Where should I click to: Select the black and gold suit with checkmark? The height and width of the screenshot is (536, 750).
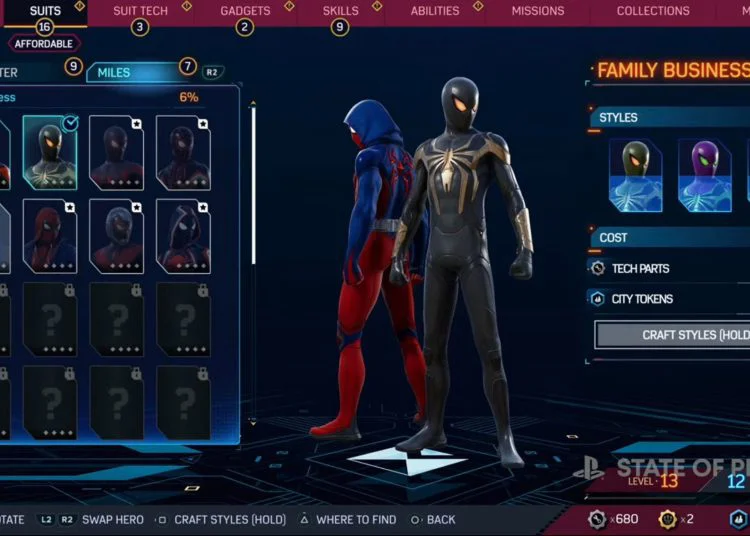pos(50,152)
